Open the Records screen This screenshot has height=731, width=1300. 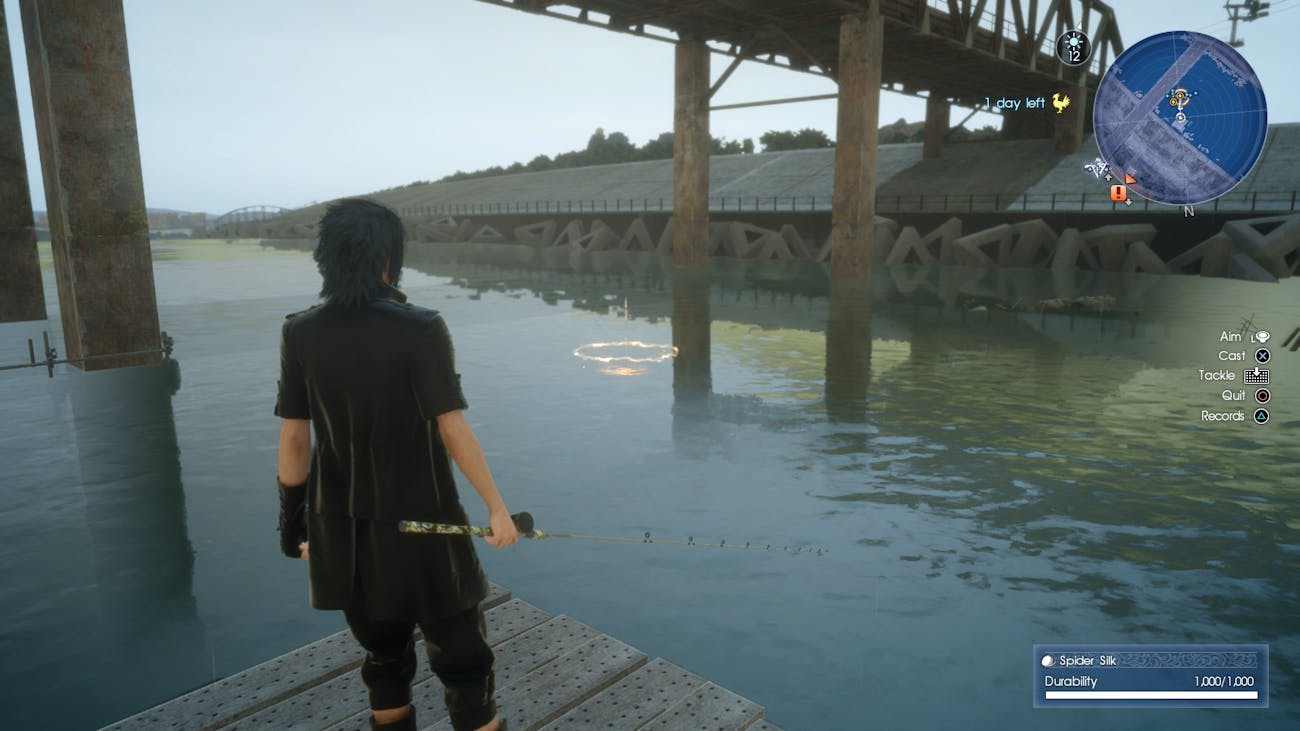(x=1225, y=415)
